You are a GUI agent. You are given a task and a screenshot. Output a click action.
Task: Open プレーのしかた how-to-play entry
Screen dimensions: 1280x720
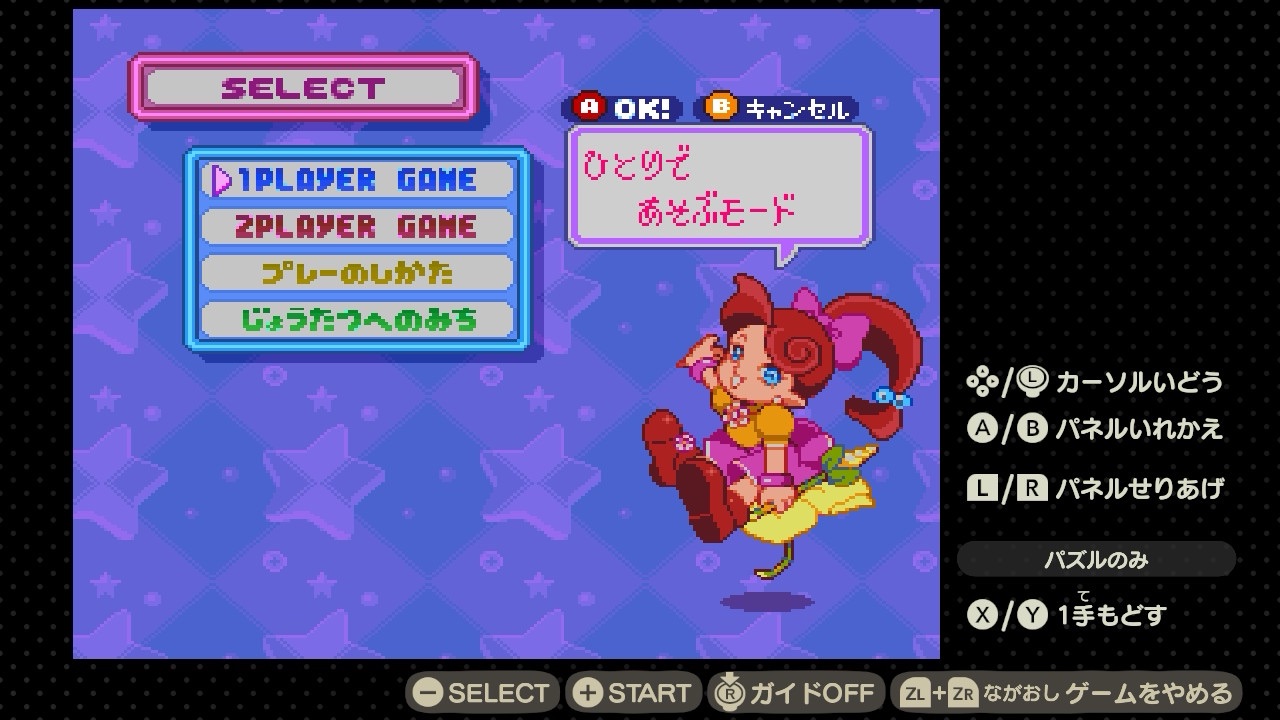pos(357,273)
